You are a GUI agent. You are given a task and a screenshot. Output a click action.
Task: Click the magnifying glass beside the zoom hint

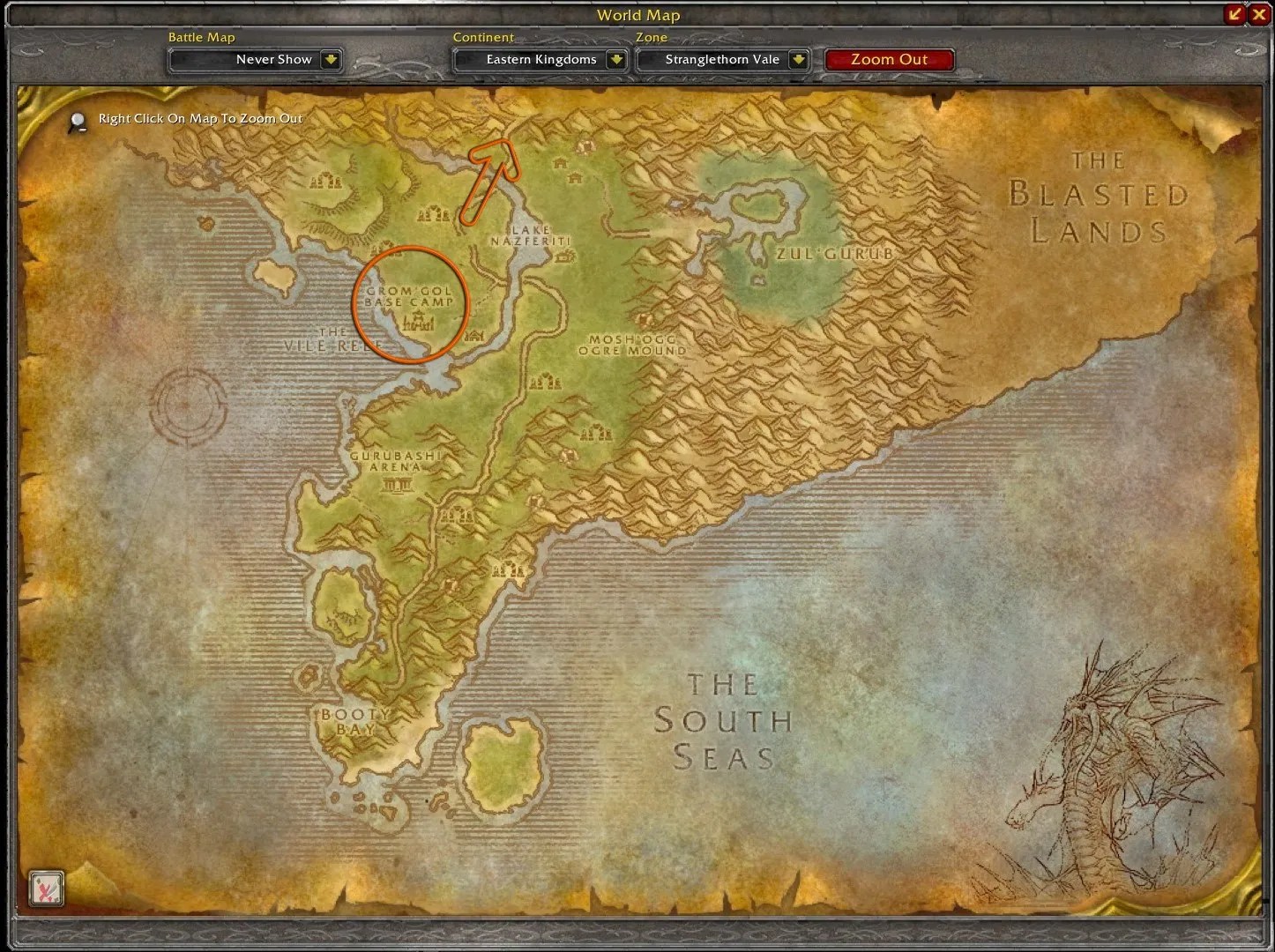coord(77,123)
